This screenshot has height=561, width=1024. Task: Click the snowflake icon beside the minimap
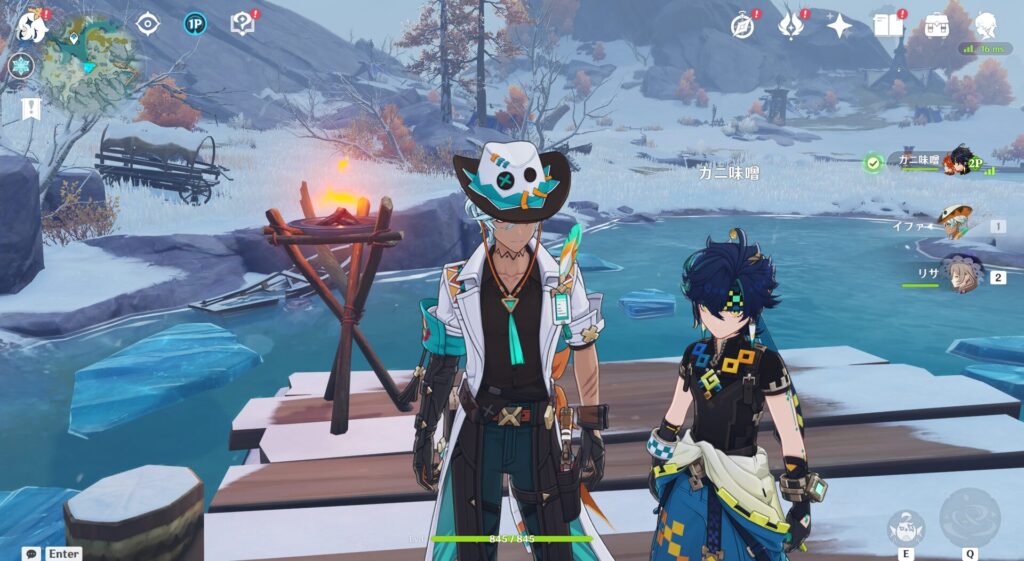[21, 66]
